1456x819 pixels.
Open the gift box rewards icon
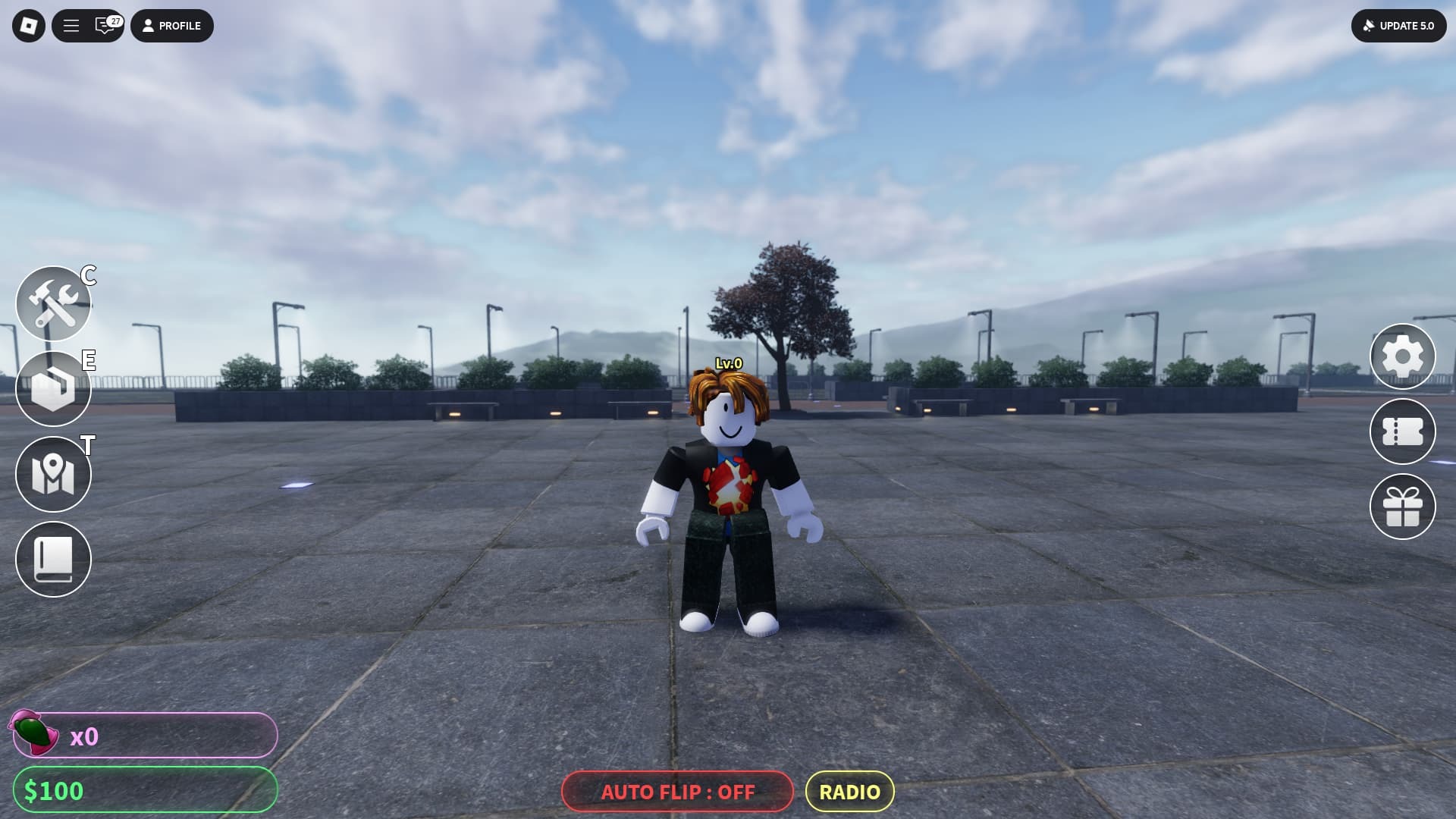click(x=1402, y=507)
